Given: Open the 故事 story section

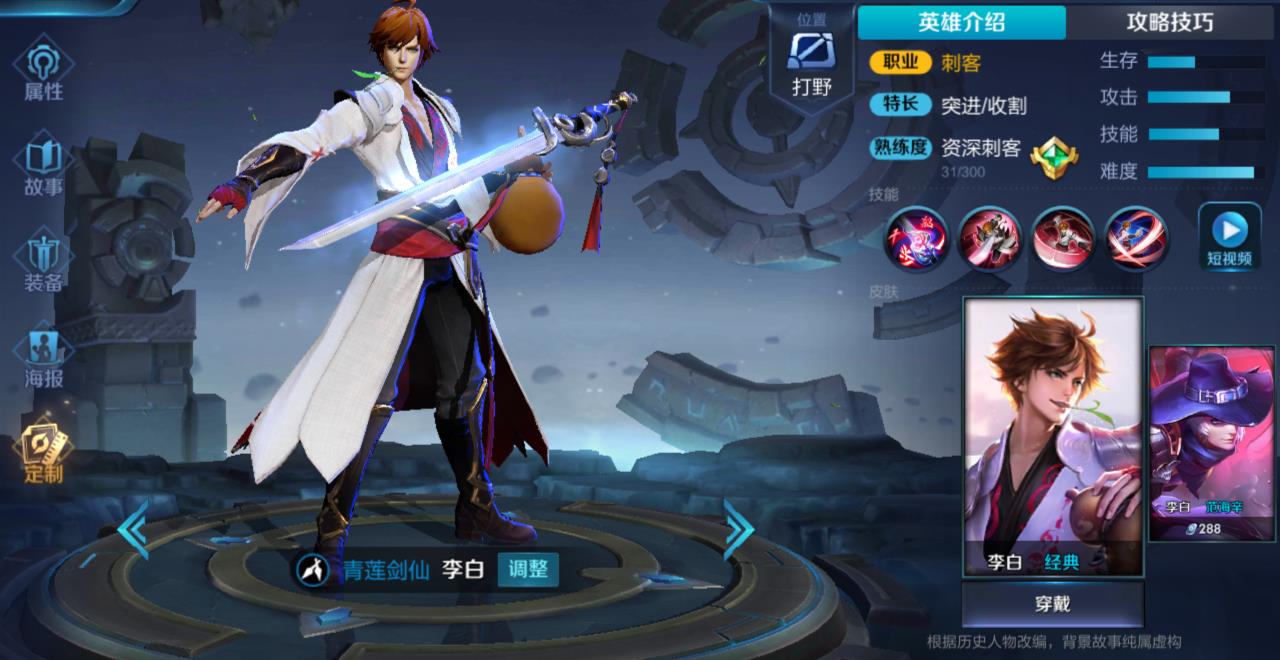Looking at the screenshot, I should point(43,166).
